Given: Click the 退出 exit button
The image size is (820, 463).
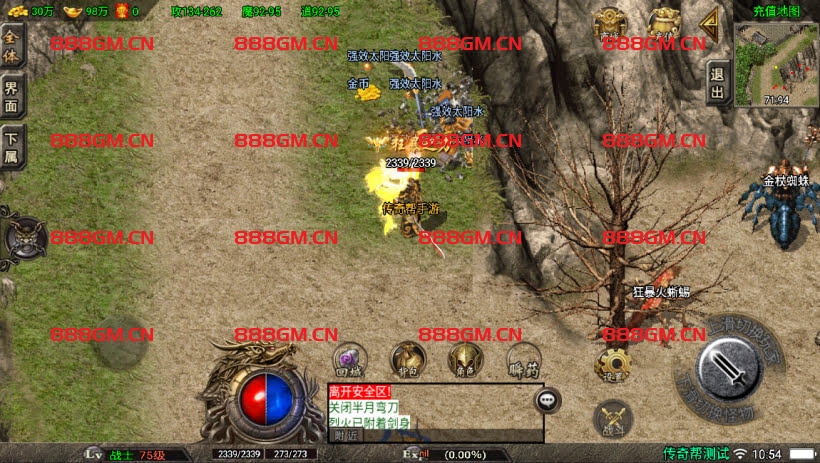Looking at the screenshot, I should pos(717,82).
